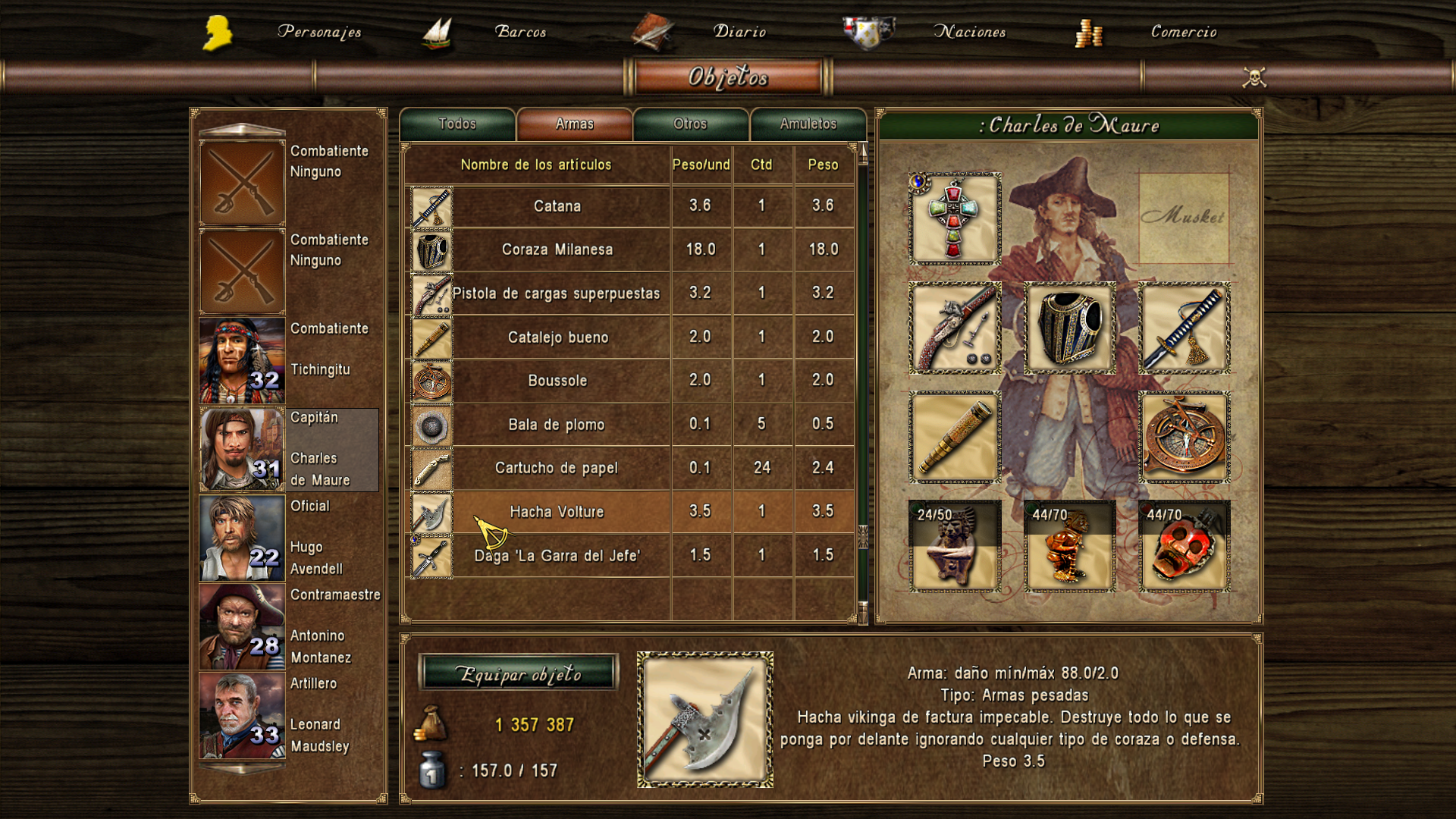Open the Barcos menu

click(520, 32)
